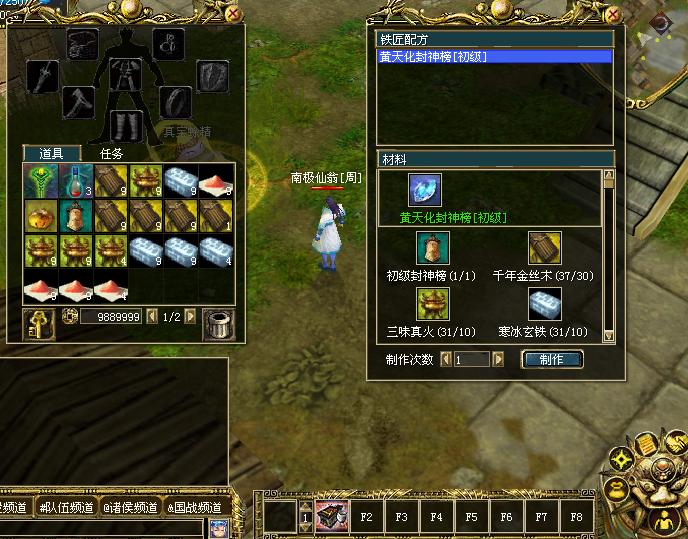Select the green staff item slot

[40, 181]
